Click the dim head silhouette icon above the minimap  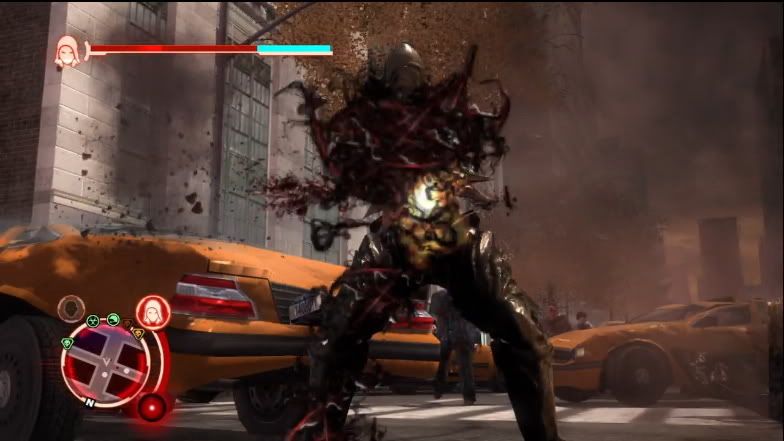[71, 308]
